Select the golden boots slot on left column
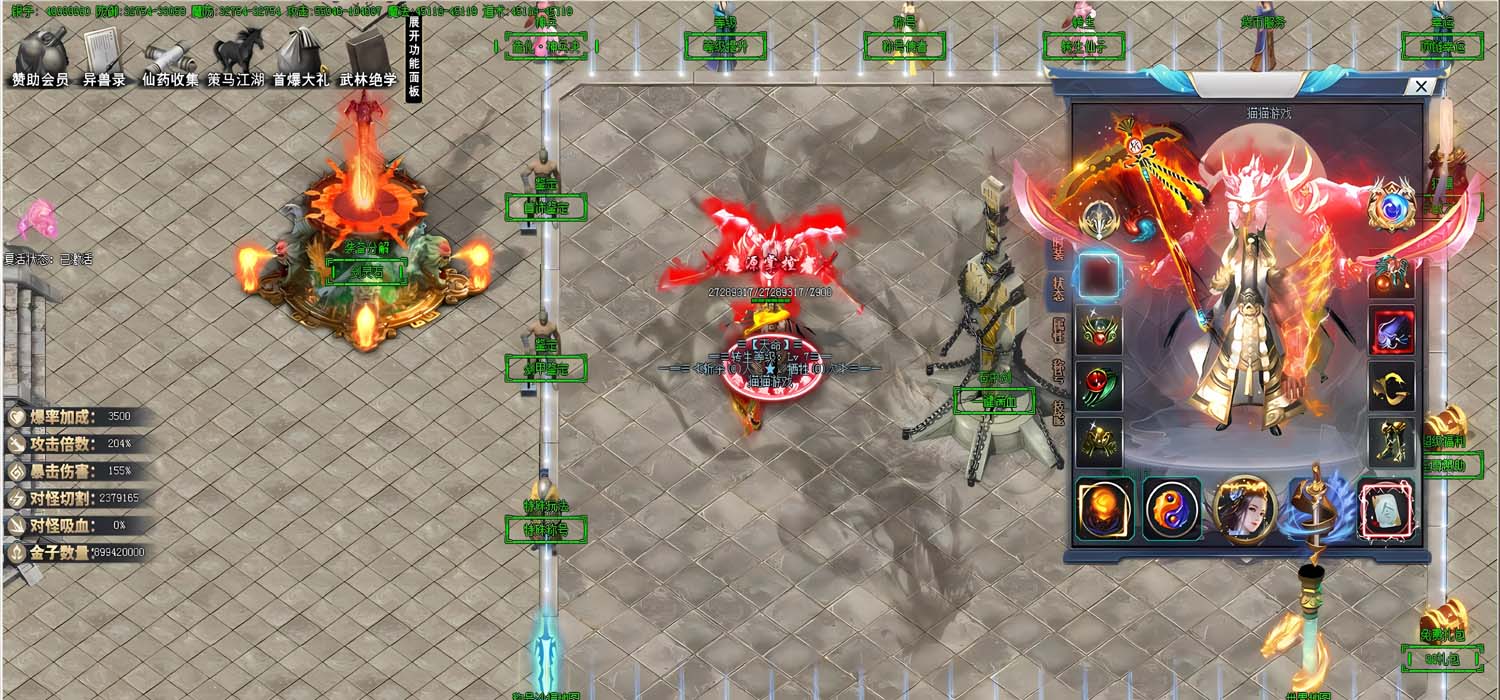Screen dimensions: 1500x700 tap(1099, 440)
